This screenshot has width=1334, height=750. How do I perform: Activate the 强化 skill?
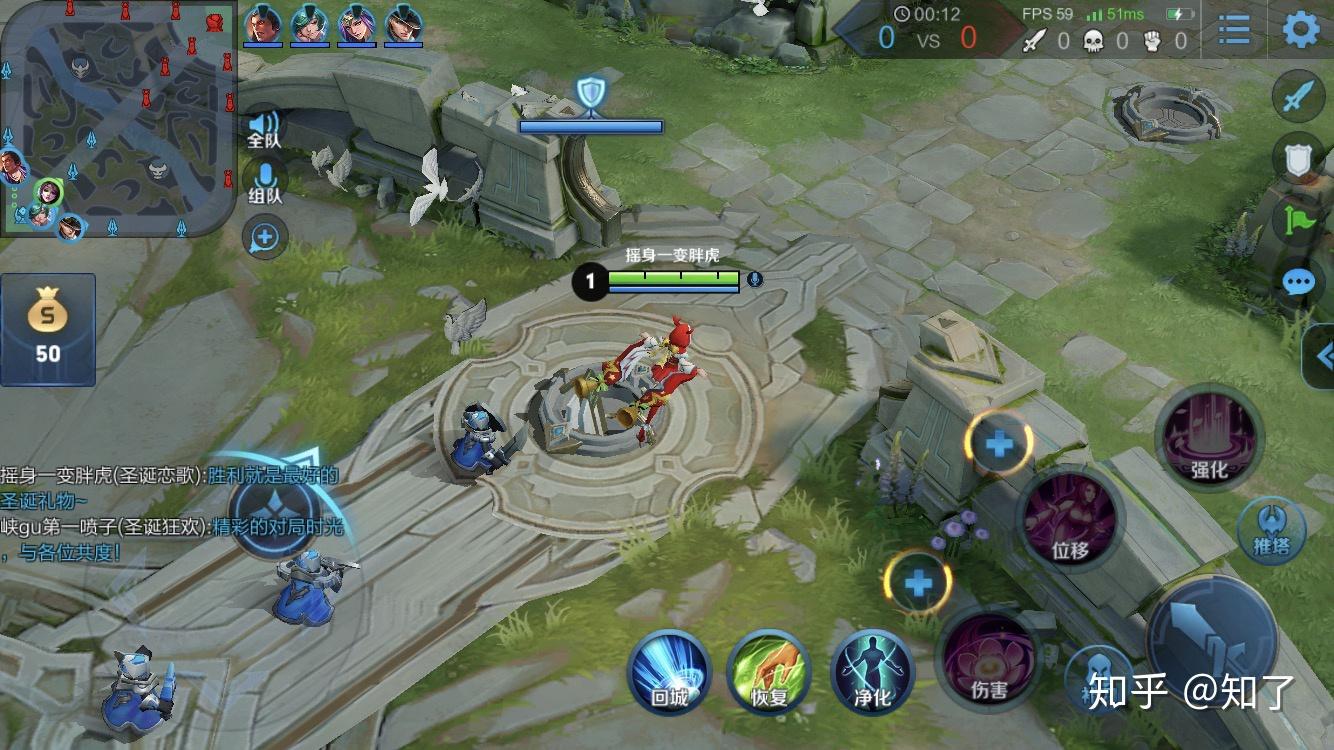pos(1209,437)
